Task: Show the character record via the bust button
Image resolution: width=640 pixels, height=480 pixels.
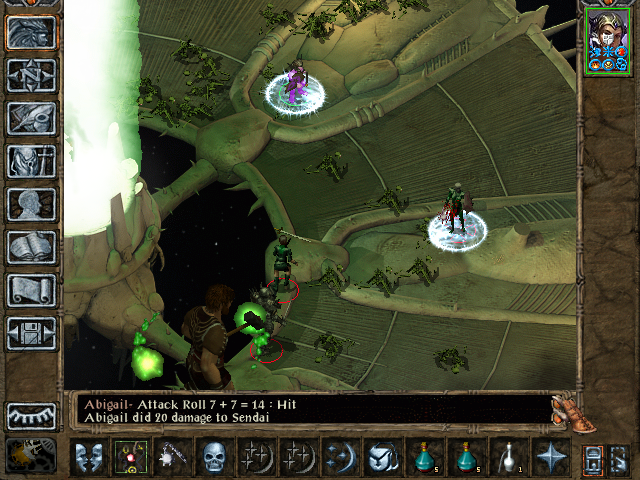Action: tap(31, 205)
